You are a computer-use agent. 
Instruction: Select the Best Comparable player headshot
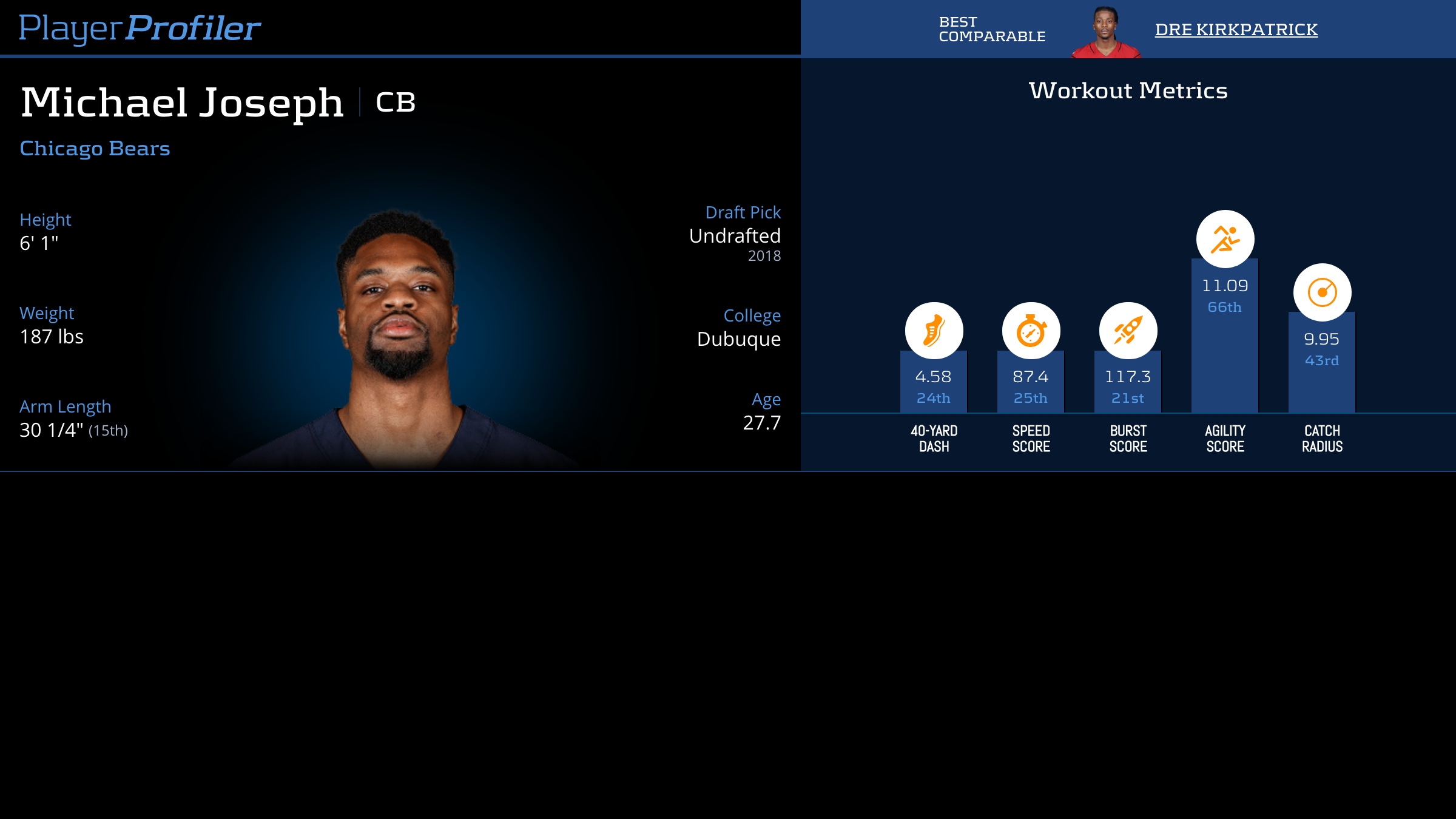click(x=1106, y=32)
